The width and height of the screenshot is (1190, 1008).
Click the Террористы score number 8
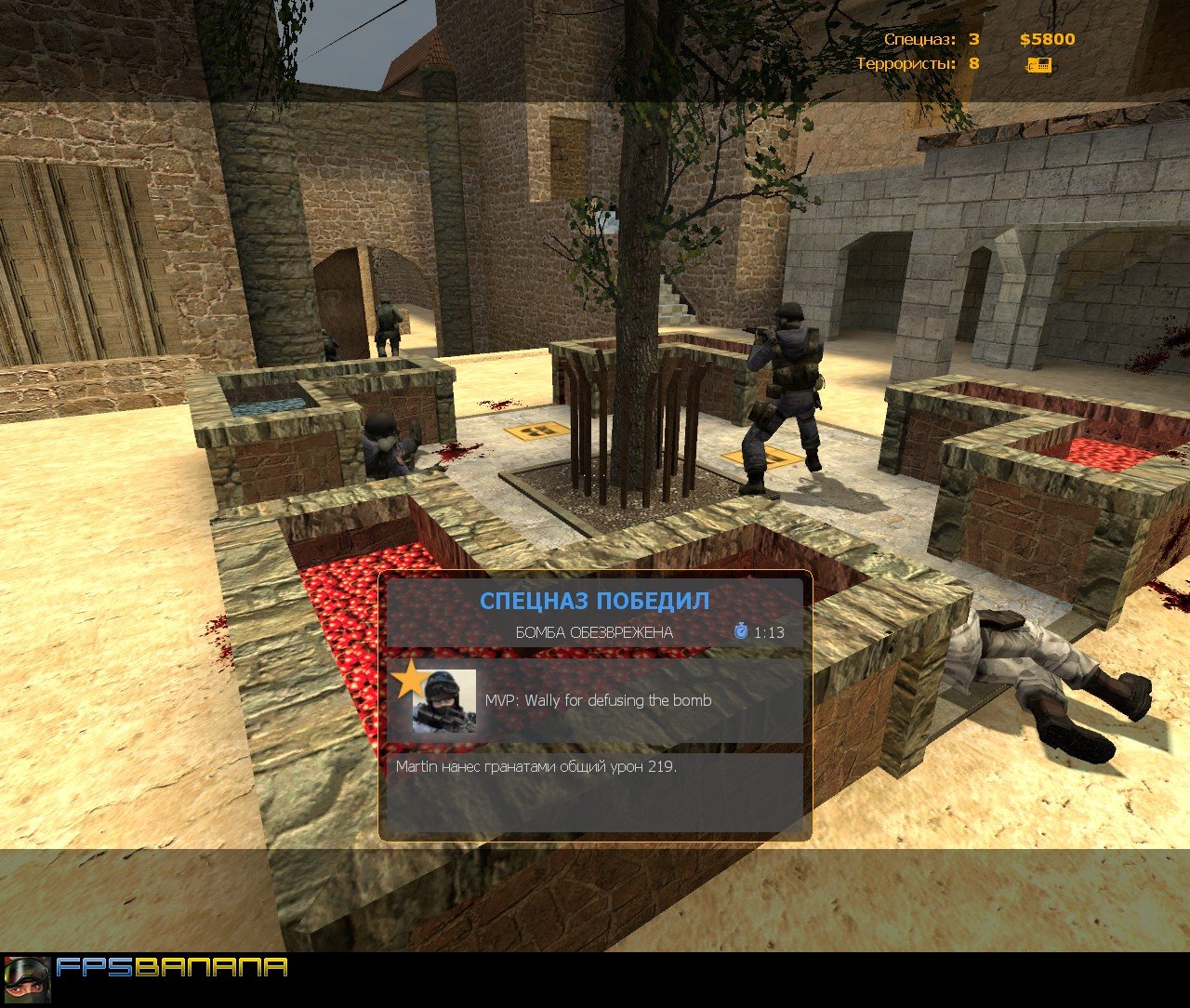point(972,65)
